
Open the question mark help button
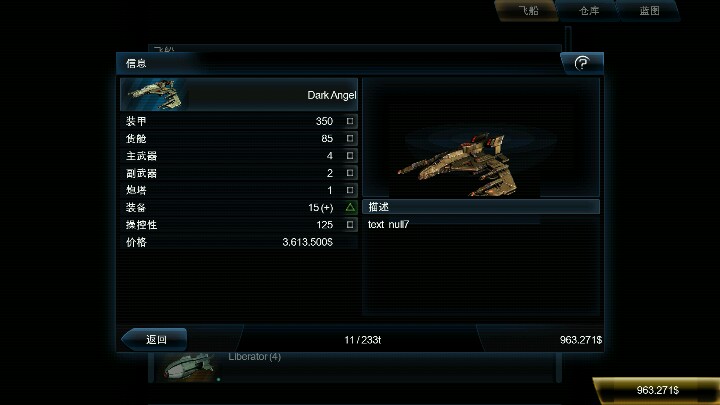point(582,63)
